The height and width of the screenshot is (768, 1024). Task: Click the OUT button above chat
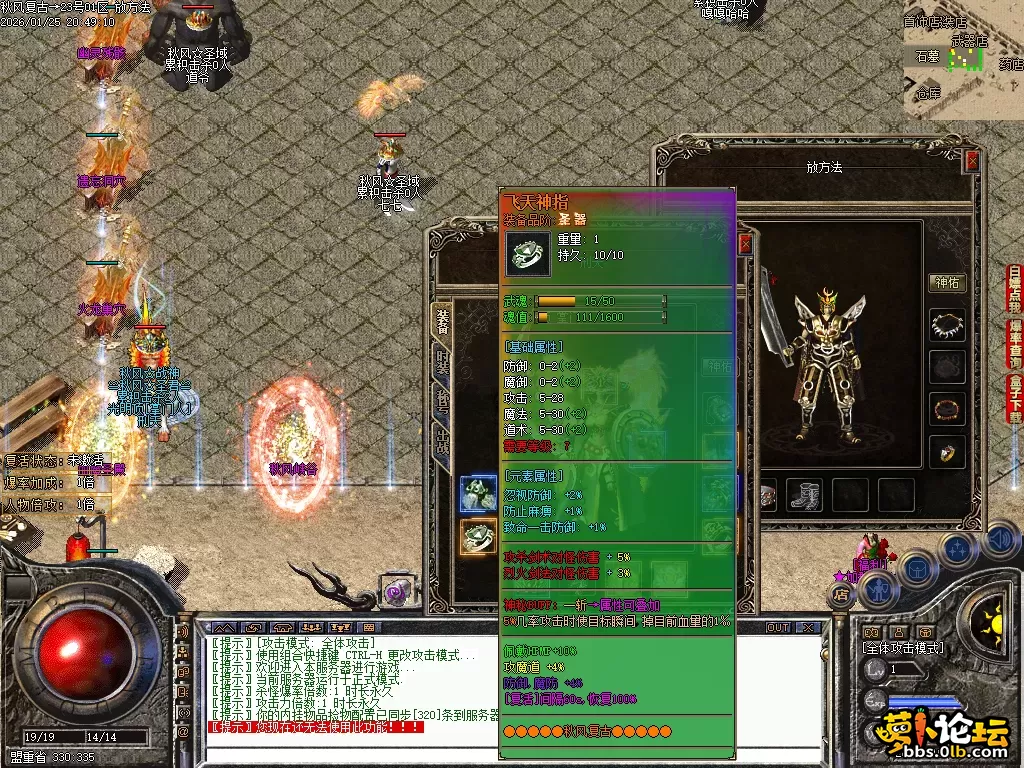click(777, 627)
